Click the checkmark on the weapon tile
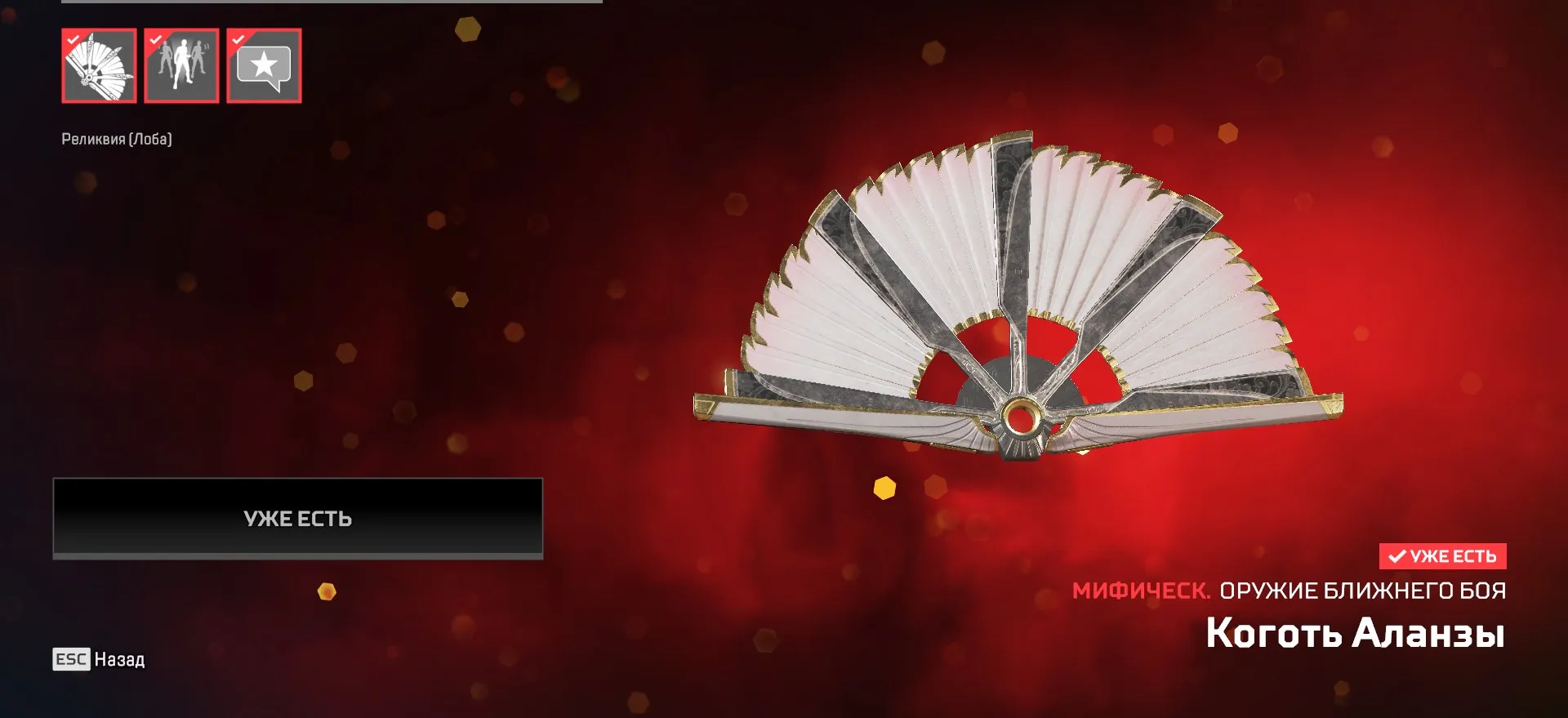Image resolution: width=1568 pixels, height=718 pixels. 73,38
